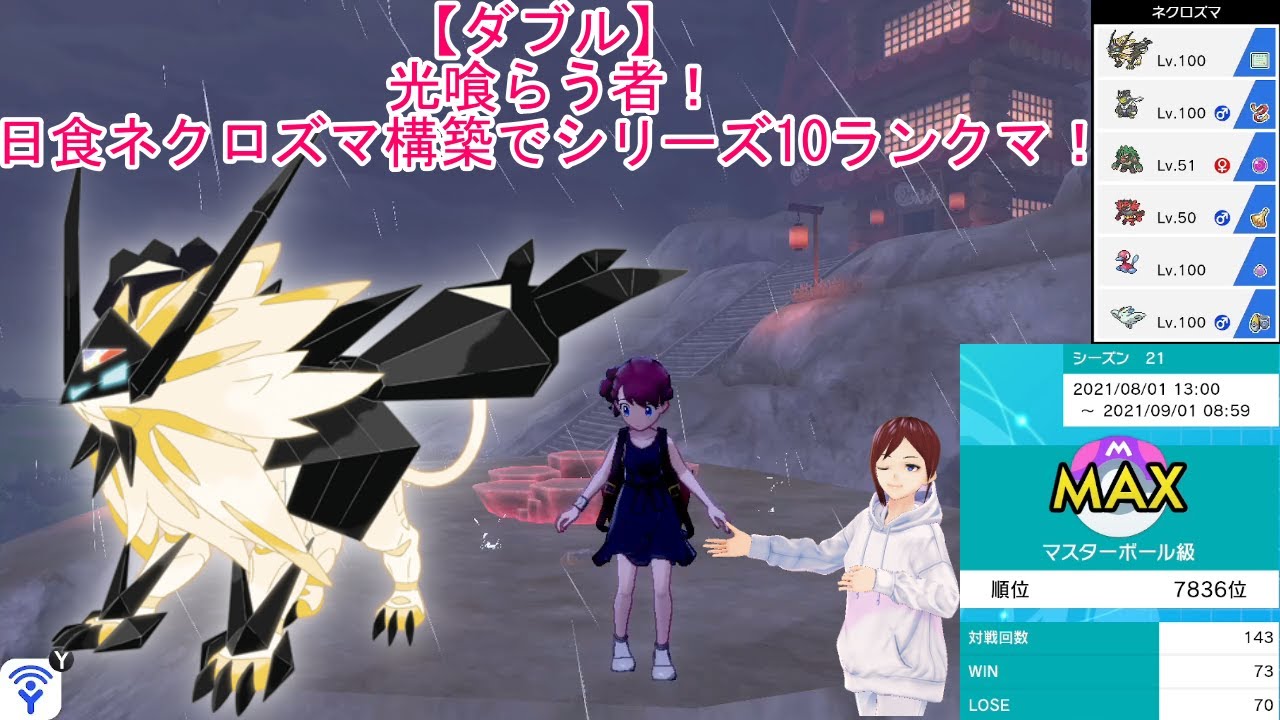Toggle the male gender symbol beside Togekiss
Image resolution: width=1280 pixels, height=720 pixels.
click(x=1221, y=322)
